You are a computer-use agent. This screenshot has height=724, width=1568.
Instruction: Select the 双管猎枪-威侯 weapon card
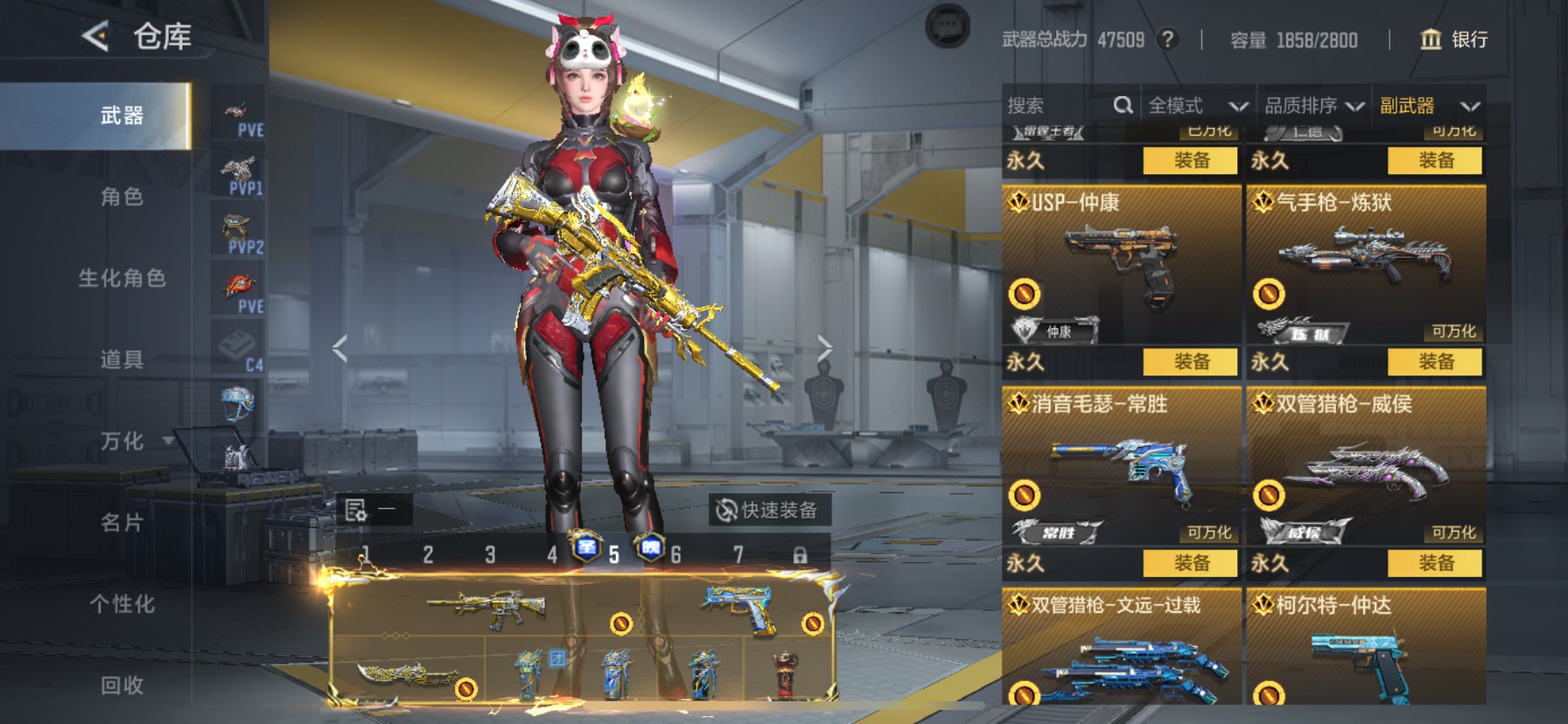click(x=1365, y=463)
